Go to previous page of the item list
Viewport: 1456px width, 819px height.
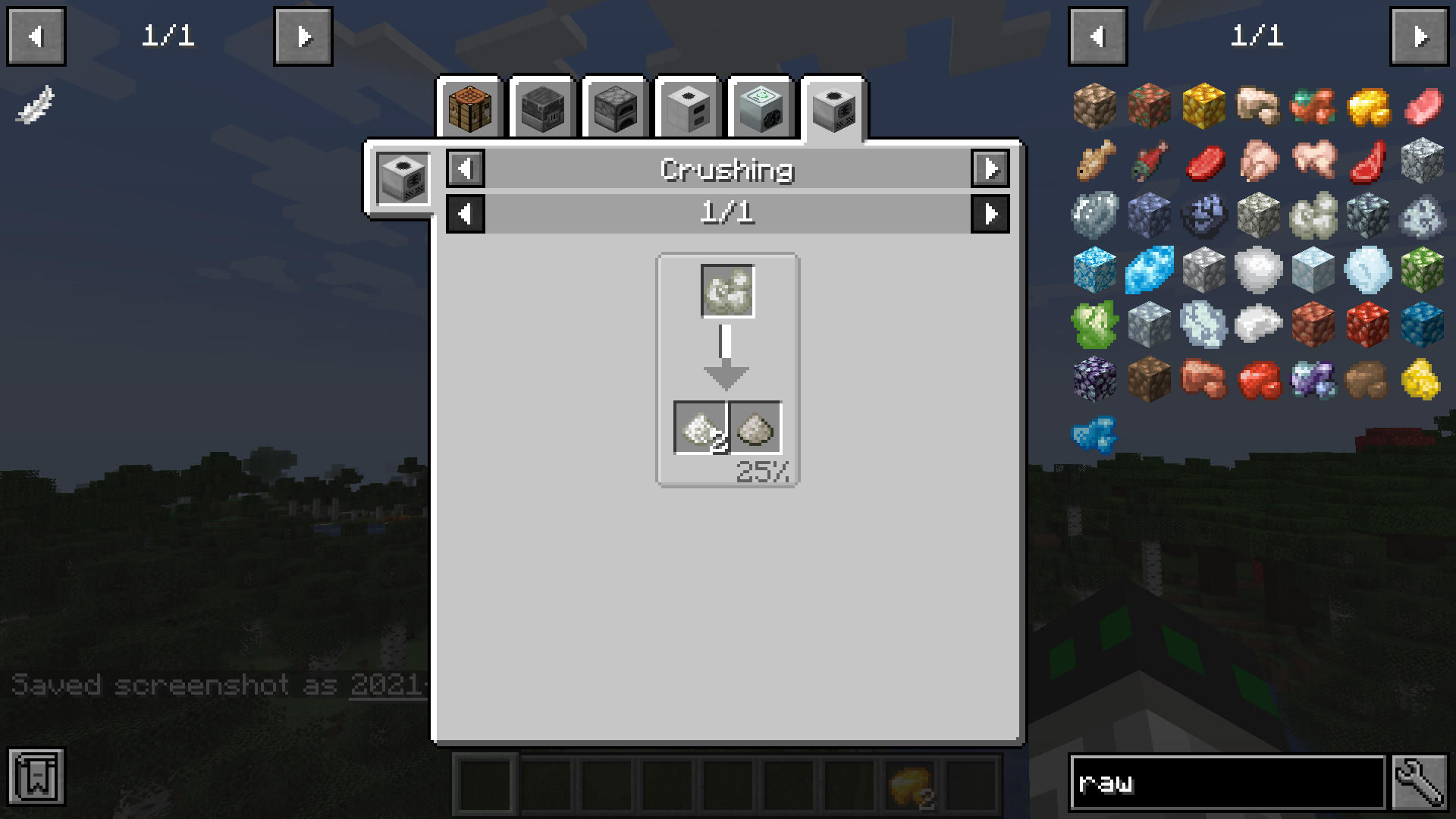pos(1097,36)
